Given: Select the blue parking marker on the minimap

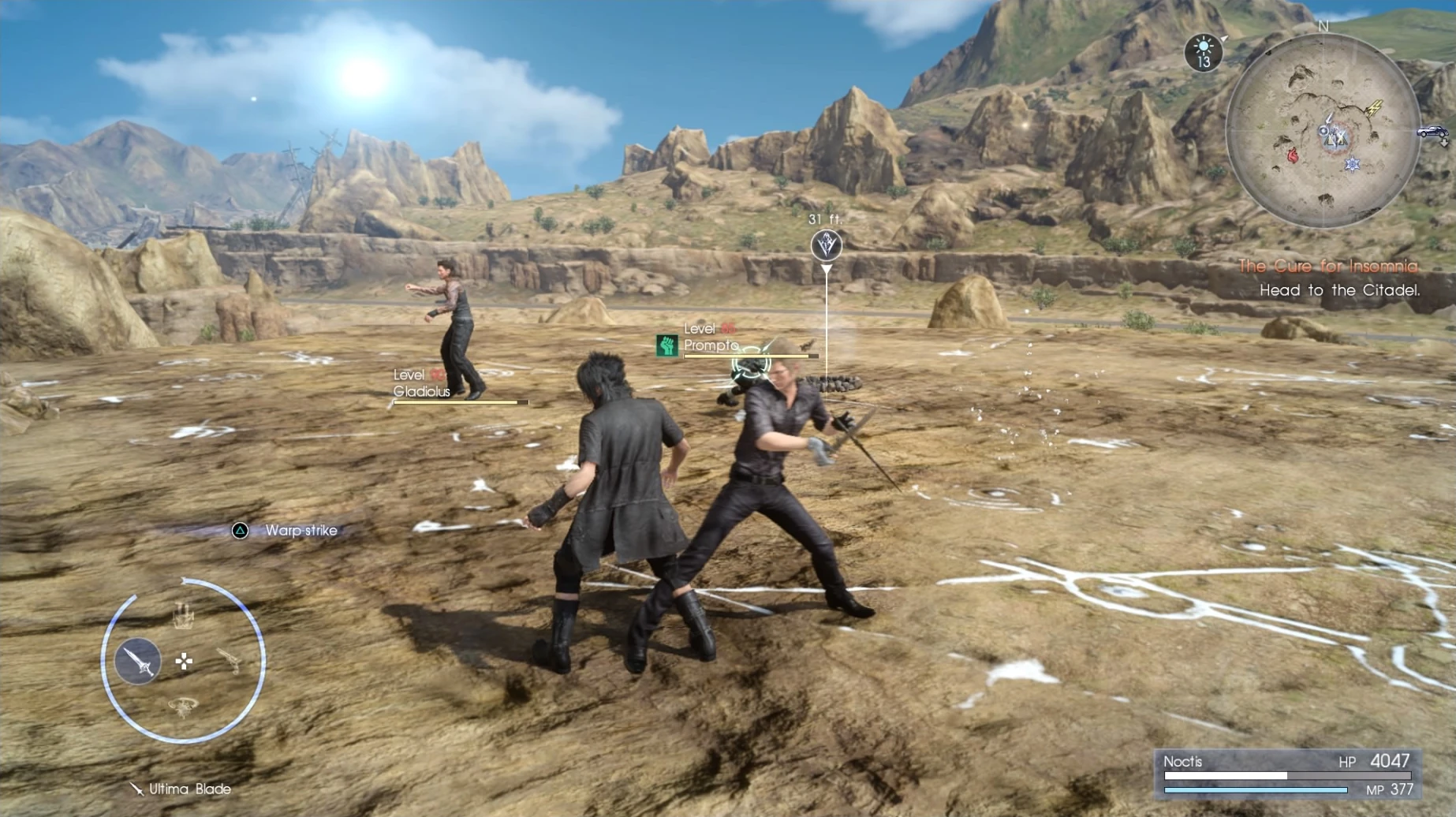Looking at the screenshot, I should [x=1352, y=164].
